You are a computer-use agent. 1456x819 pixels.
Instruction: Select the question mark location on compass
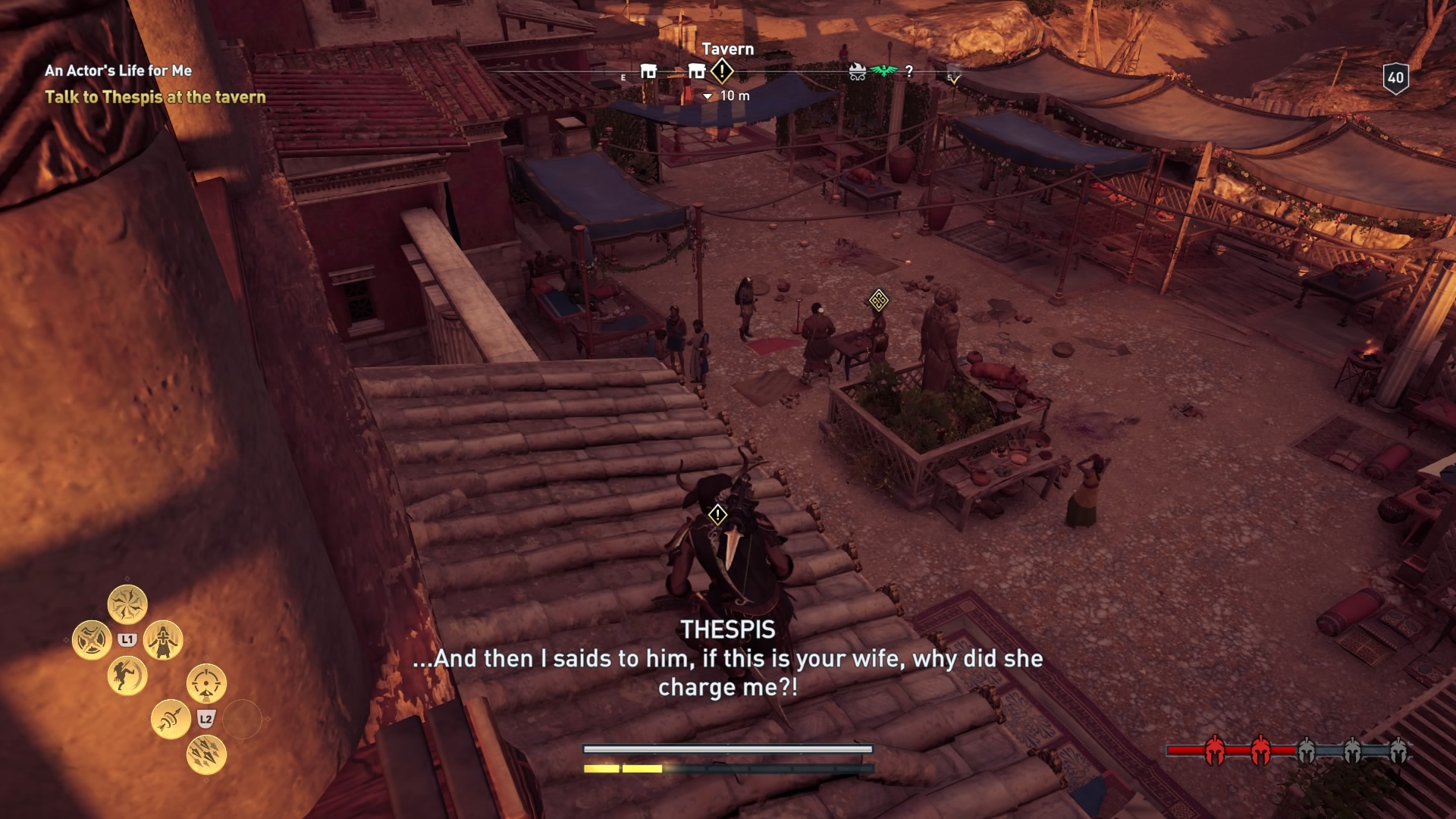[x=909, y=72]
